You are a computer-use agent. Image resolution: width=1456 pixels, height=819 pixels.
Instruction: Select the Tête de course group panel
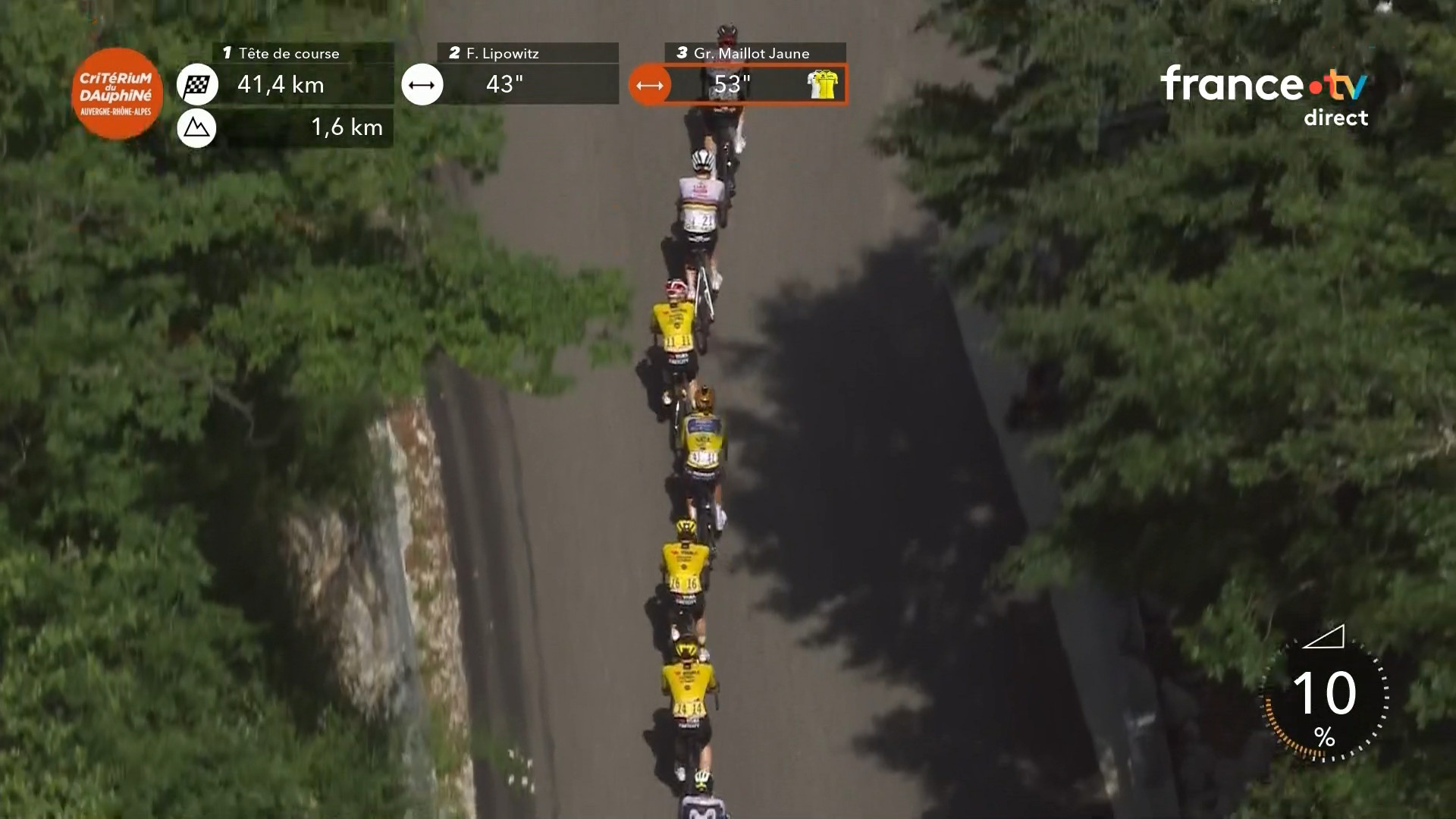303,74
